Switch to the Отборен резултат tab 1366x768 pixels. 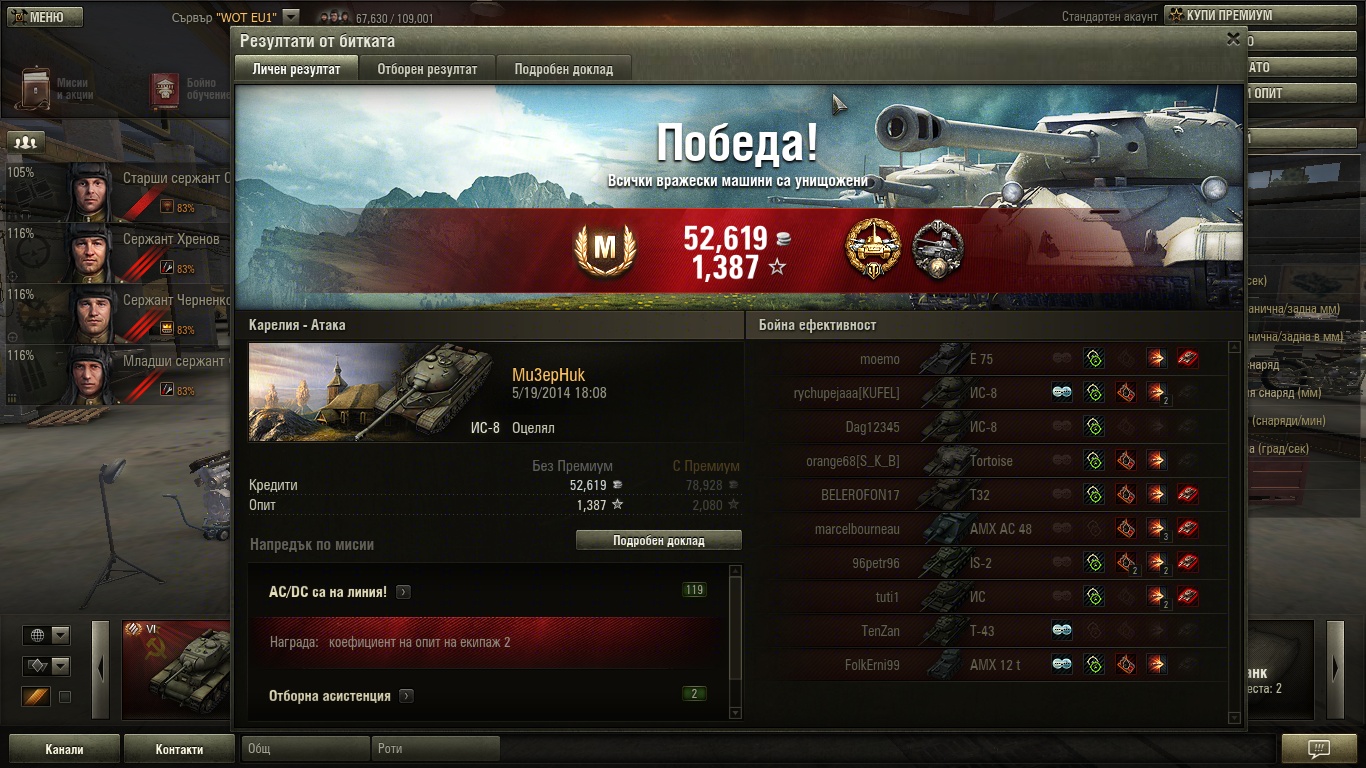427,69
